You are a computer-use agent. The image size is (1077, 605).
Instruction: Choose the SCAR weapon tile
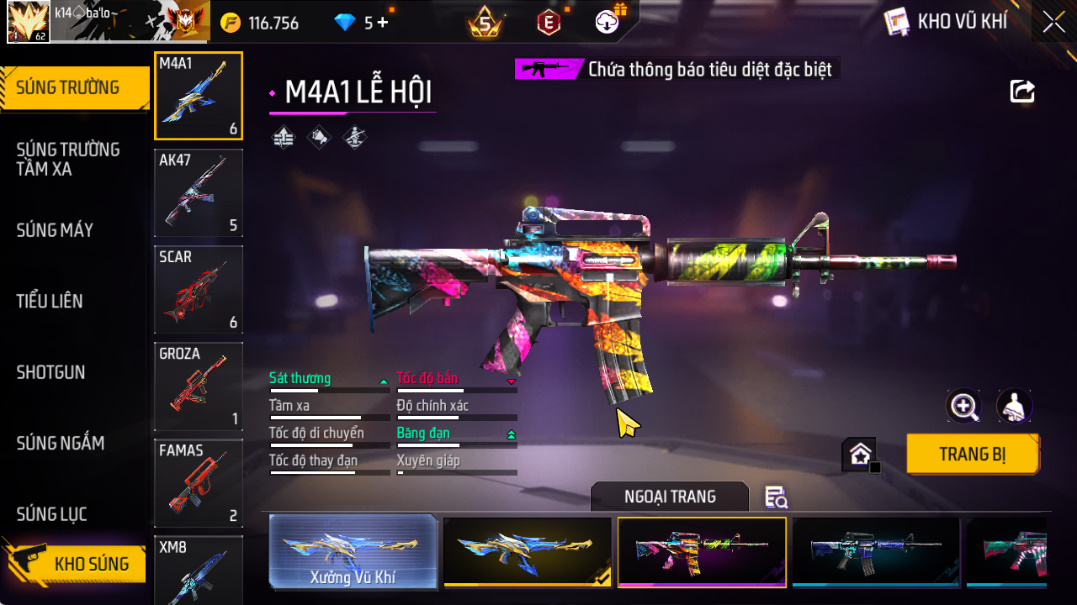coord(198,290)
